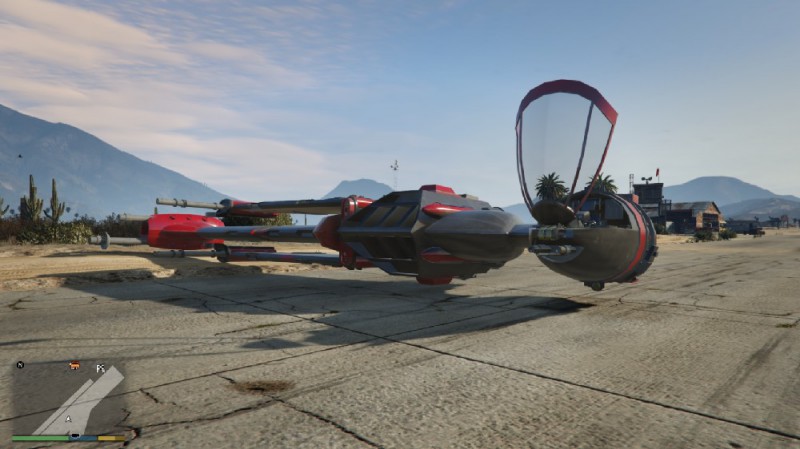Click the white flag marker on the minimap

click(100, 368)
